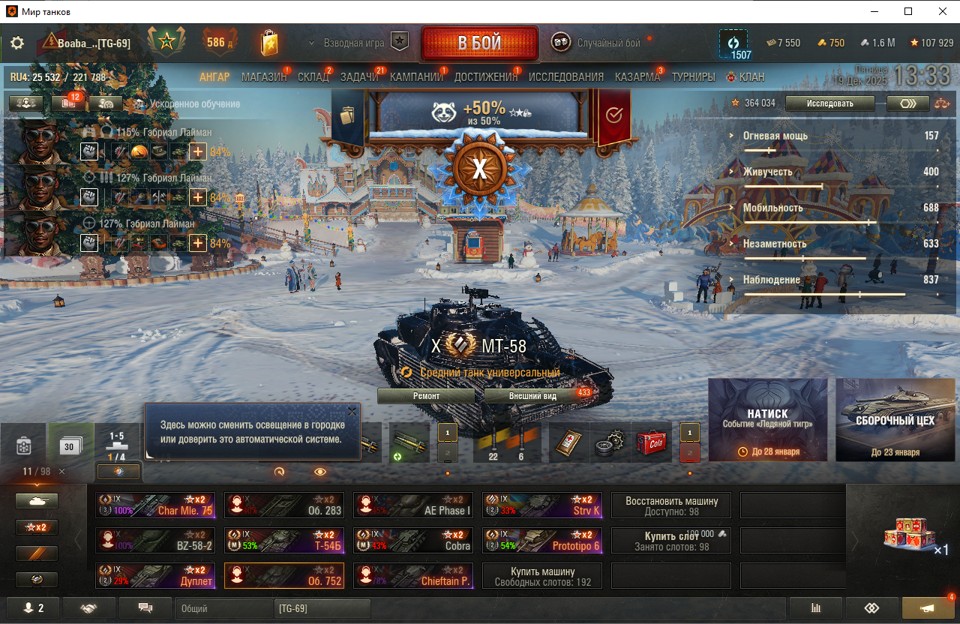The image size is (960, 624).
Task: Show the ДОСТИЖЕНИЯ tab
Action: tap(486, 77)
